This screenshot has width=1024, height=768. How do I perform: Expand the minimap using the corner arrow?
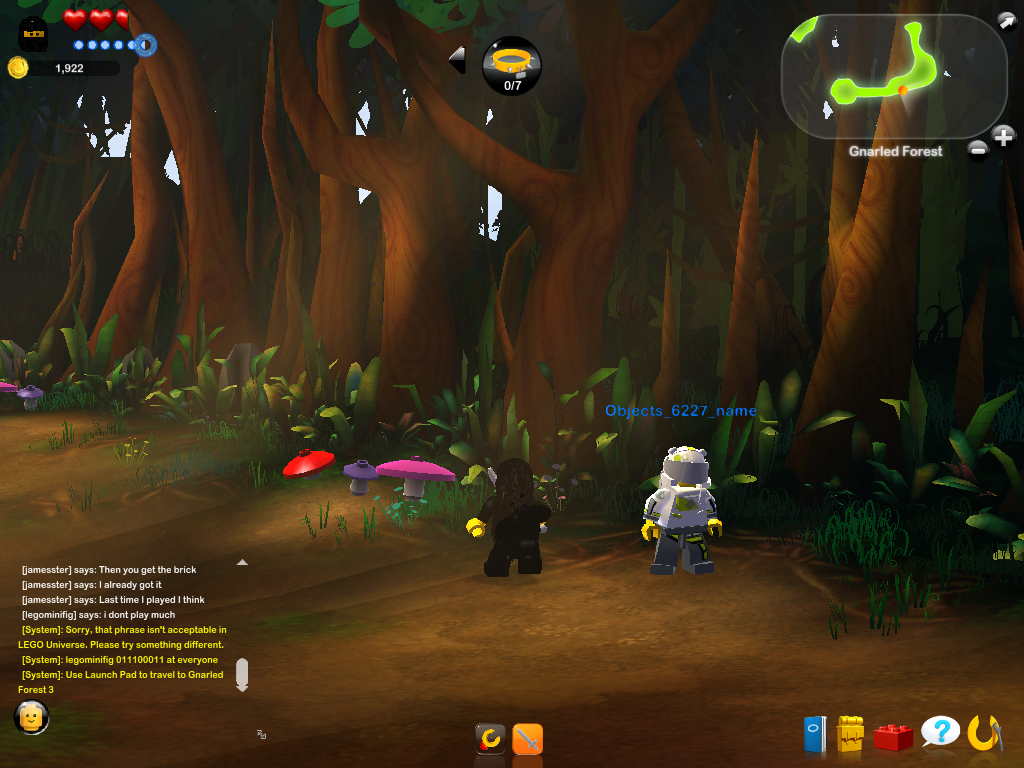pos(1005,21)
